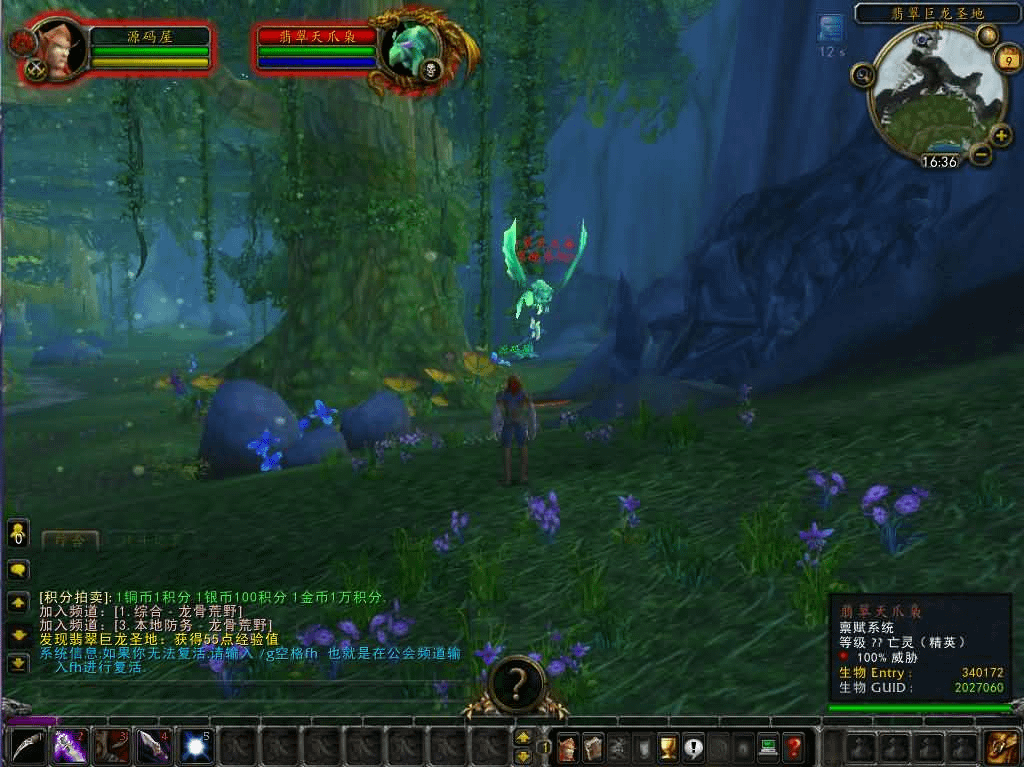The width and height of the screenshot is (1024, 767).
Task: Open the golden trophy achievements button
Action: (668, 747)
